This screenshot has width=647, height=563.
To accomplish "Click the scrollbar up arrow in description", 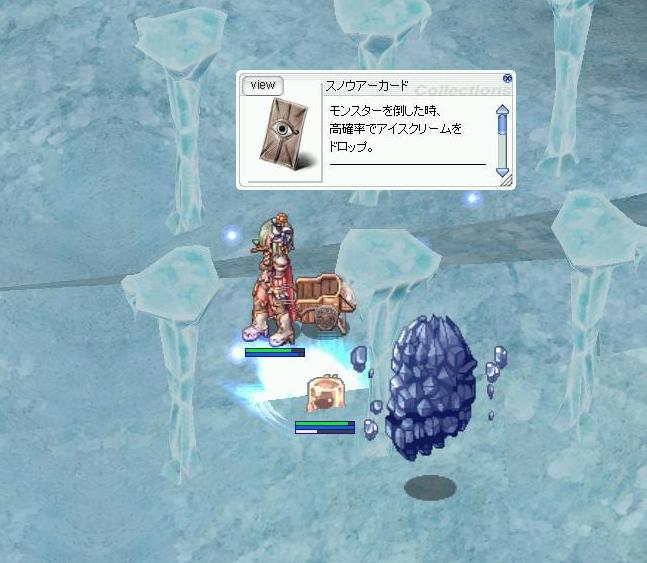I will click(x=502, y=109).
